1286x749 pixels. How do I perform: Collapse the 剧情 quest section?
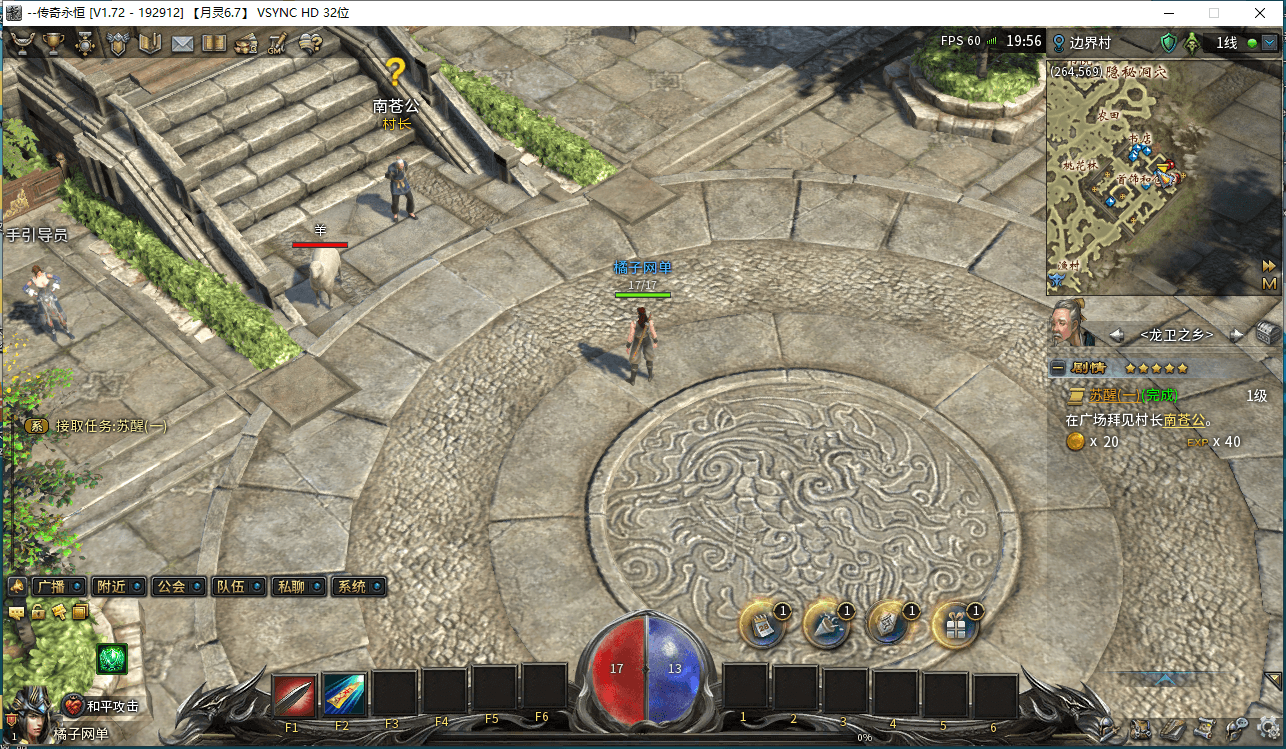click(1057, 368)
